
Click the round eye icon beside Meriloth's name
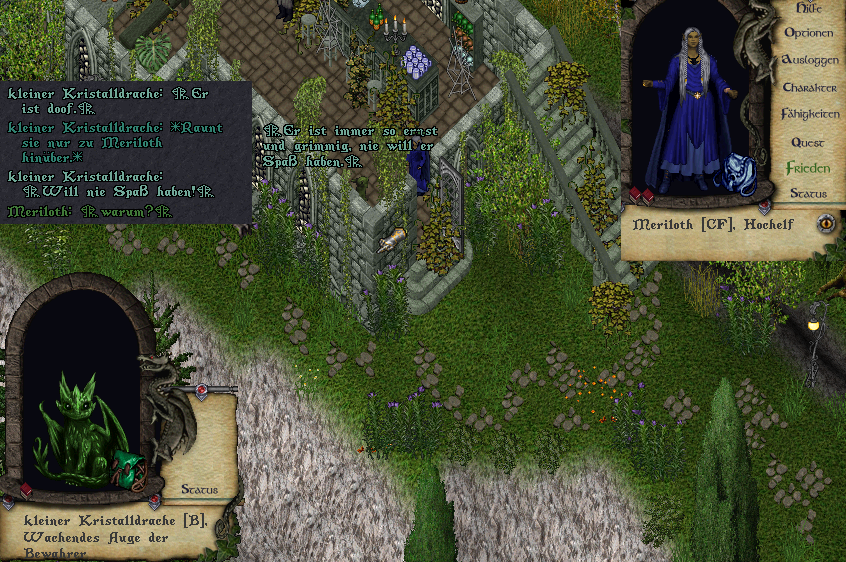click(826, 224)
